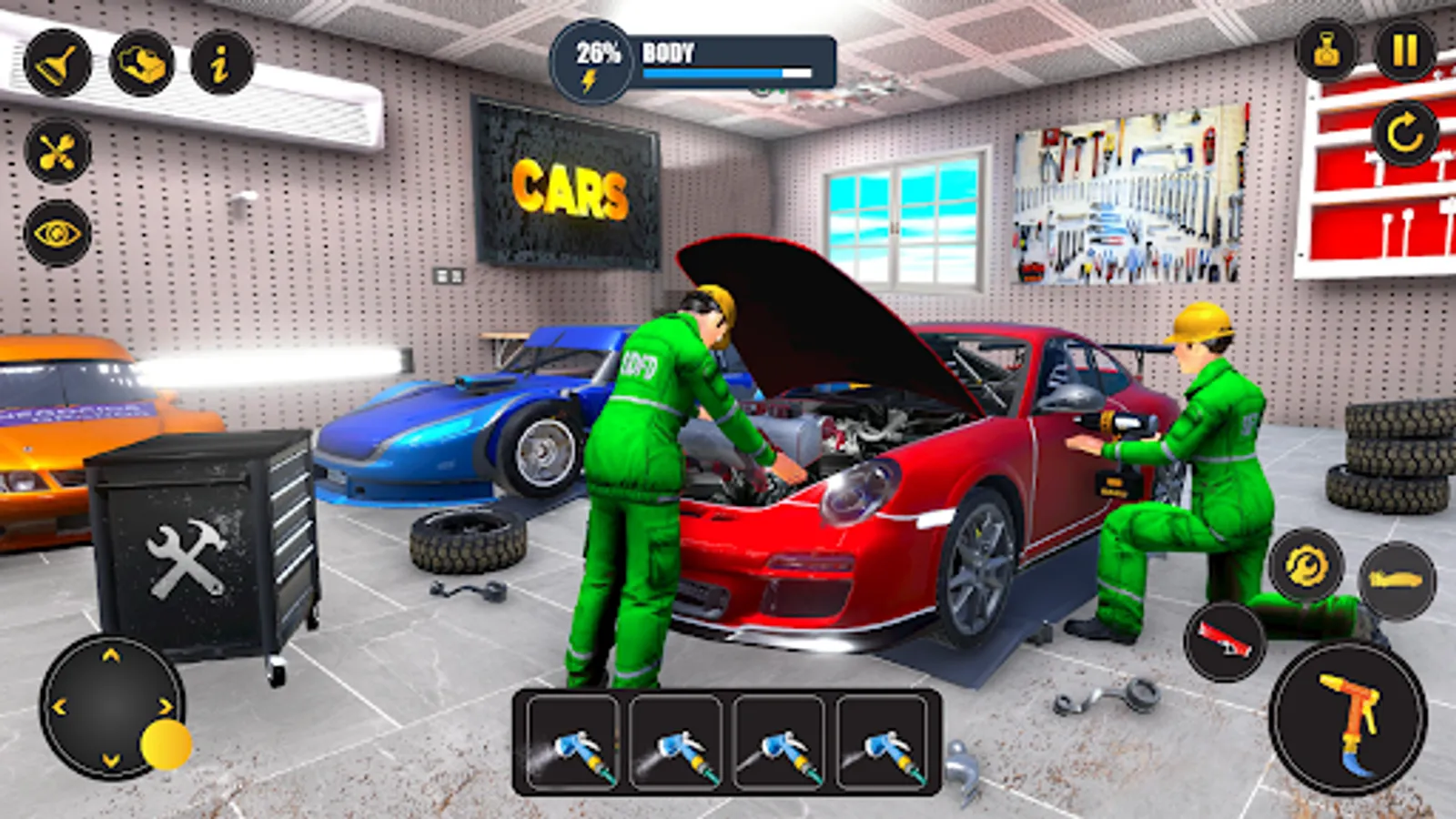The height and width of the screenshot is (819, 1456).
Task: Select the crossed wrench and screwdriver icon
Action: coord(57,151)
